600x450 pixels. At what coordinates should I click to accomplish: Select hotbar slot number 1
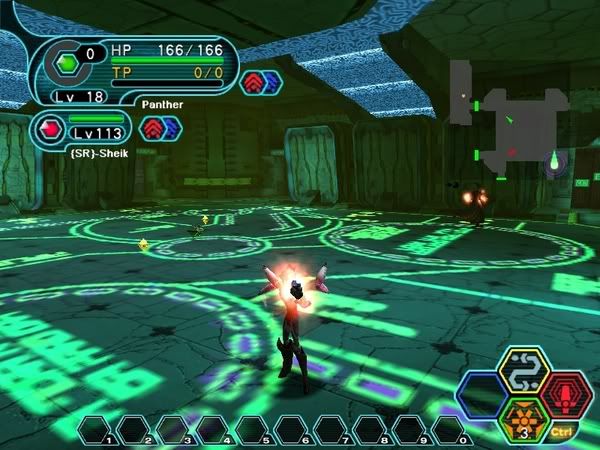point(100,429)
